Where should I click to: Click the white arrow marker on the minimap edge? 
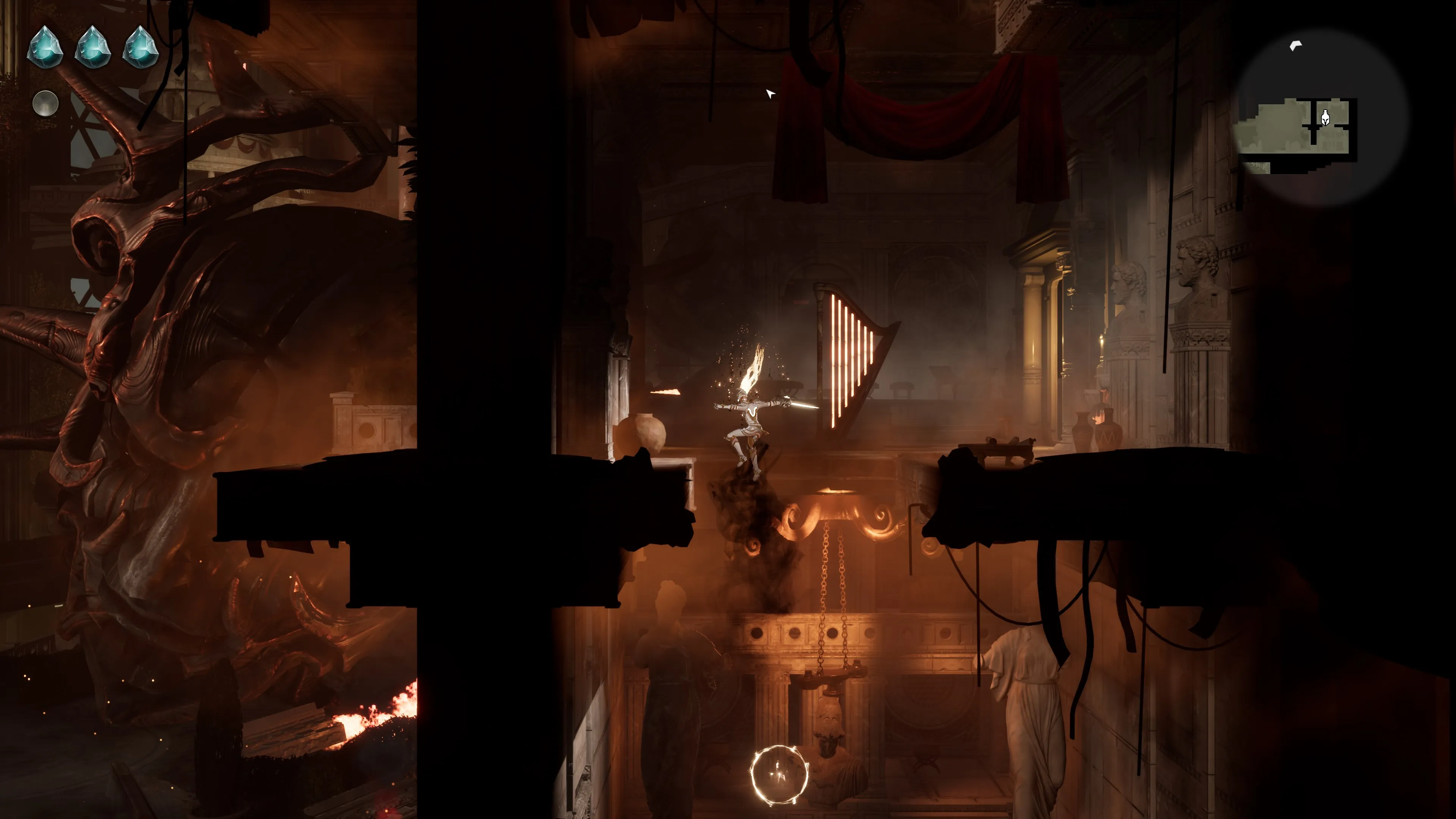1296,46
